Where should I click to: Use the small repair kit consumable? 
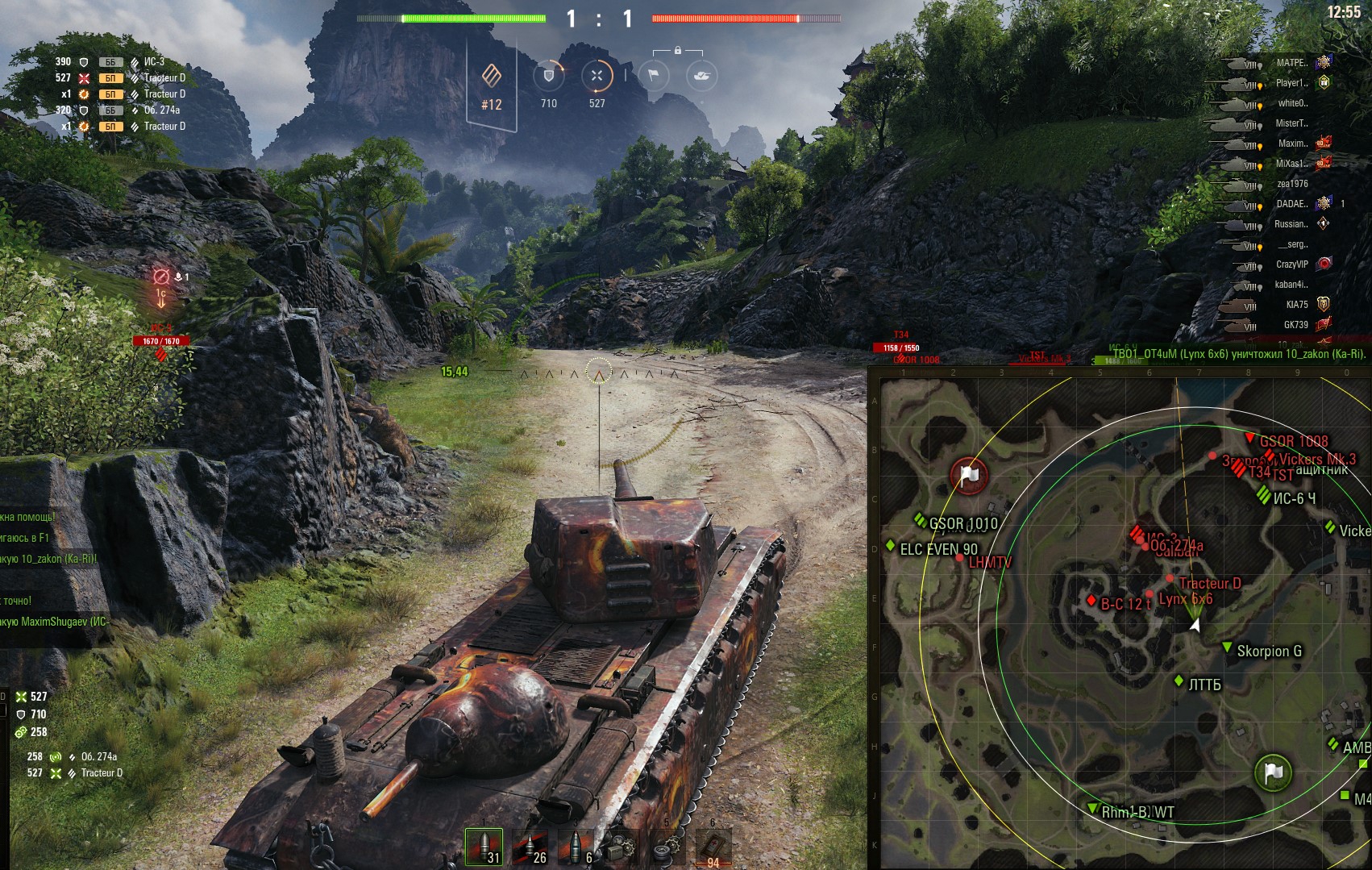[622, 847]
